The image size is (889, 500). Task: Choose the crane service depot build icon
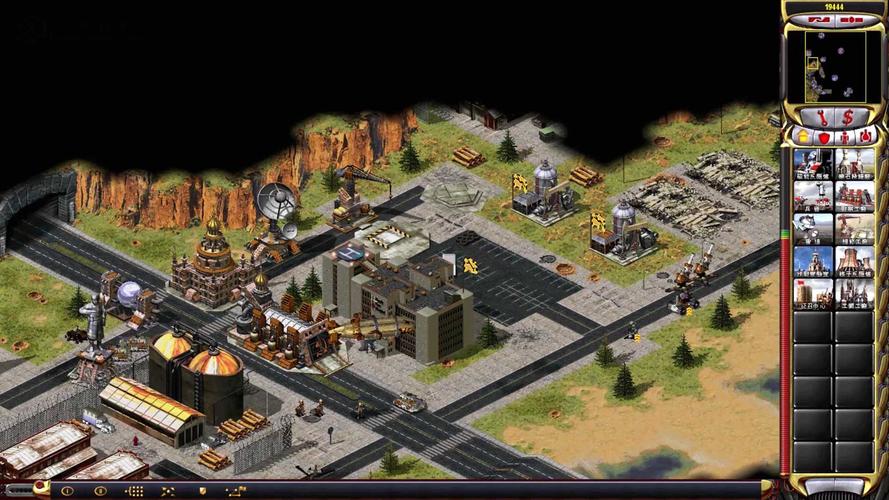point(855,228)
